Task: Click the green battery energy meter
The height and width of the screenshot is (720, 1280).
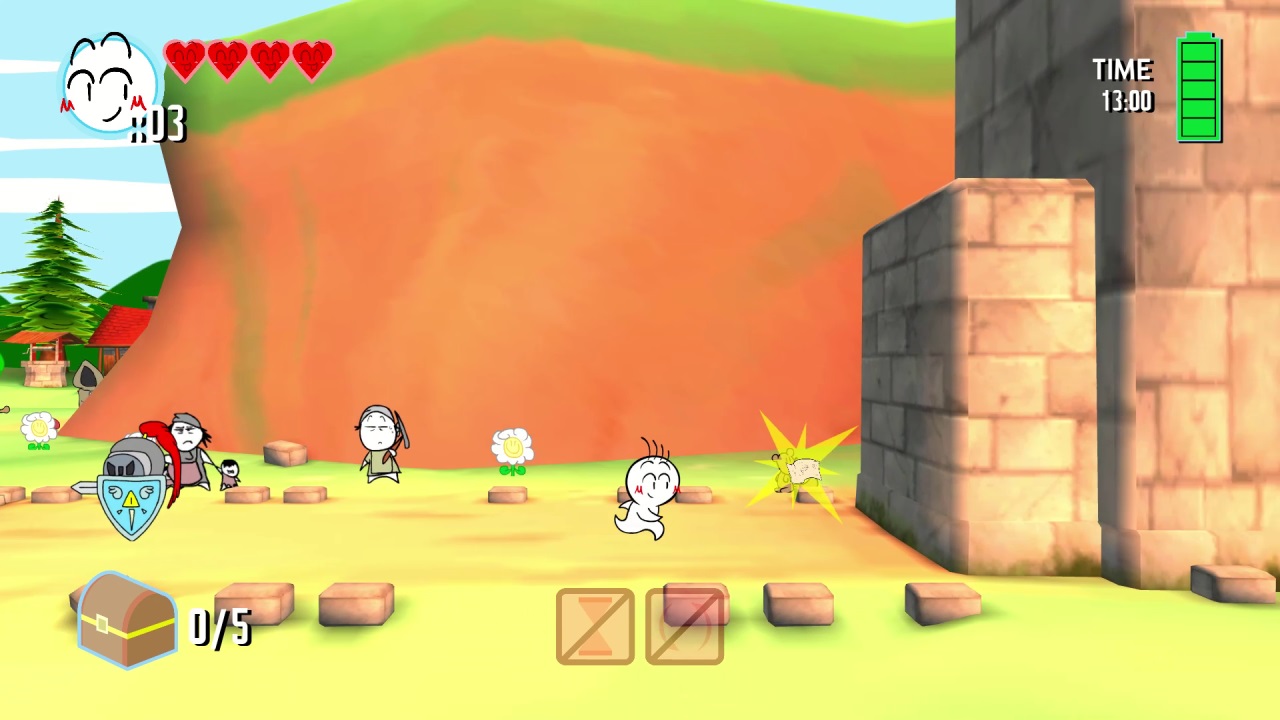Action: 1199,88
